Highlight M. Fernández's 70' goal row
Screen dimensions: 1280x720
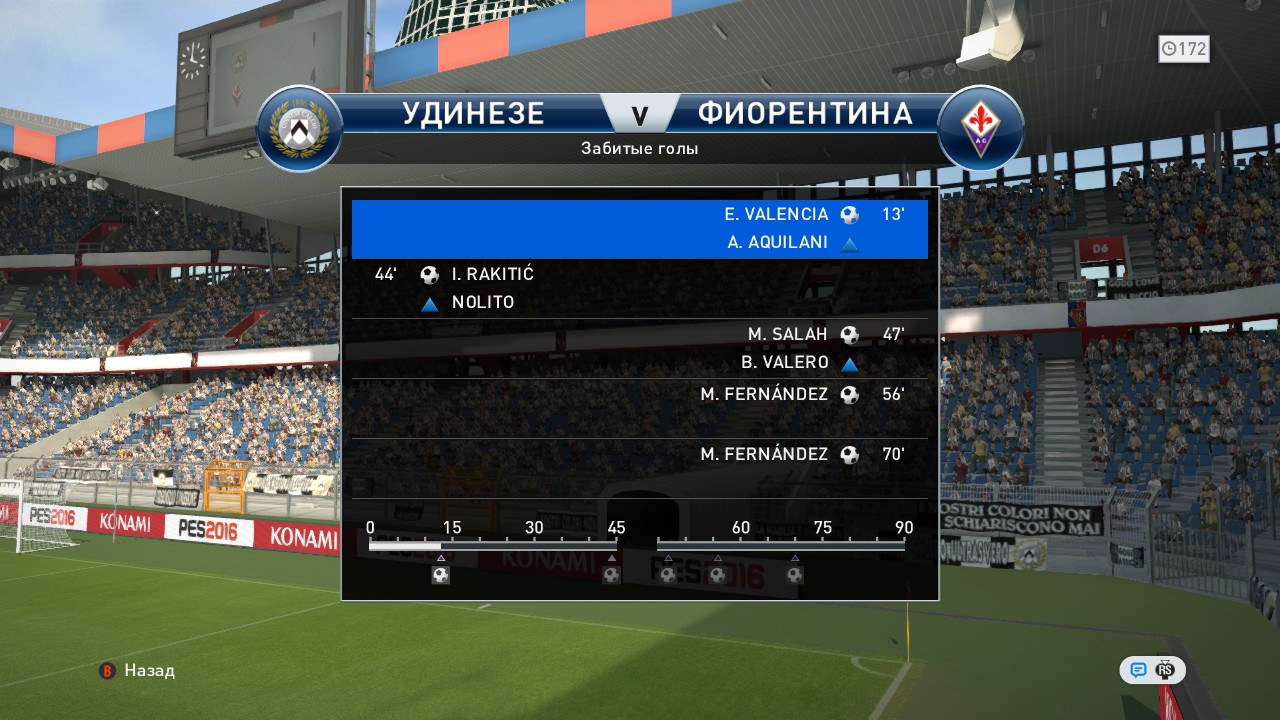640,468
